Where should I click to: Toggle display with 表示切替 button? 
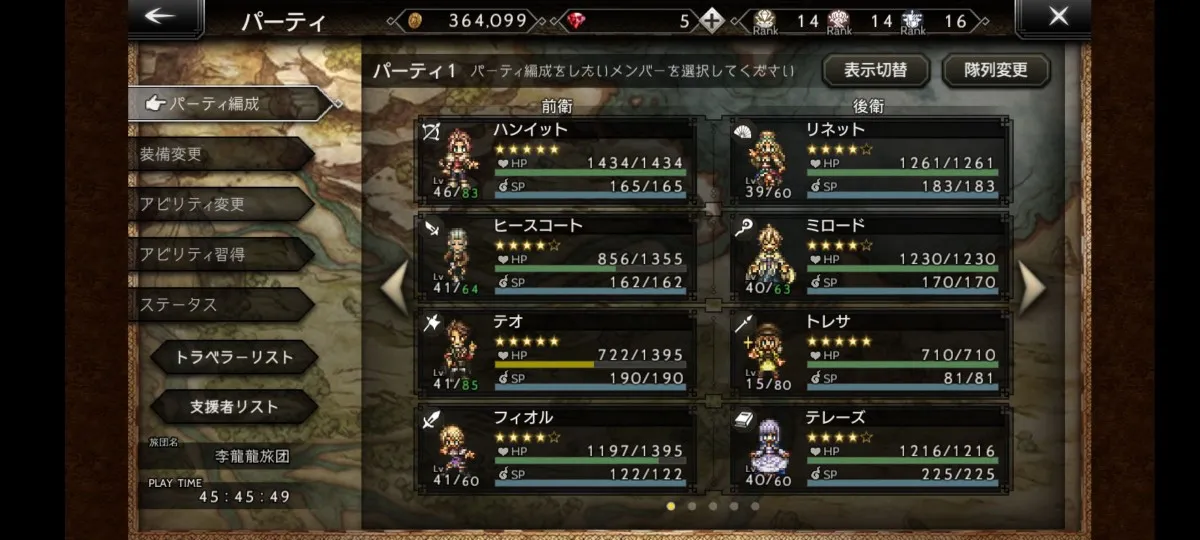pyautogui.click(x=875, y=70)
